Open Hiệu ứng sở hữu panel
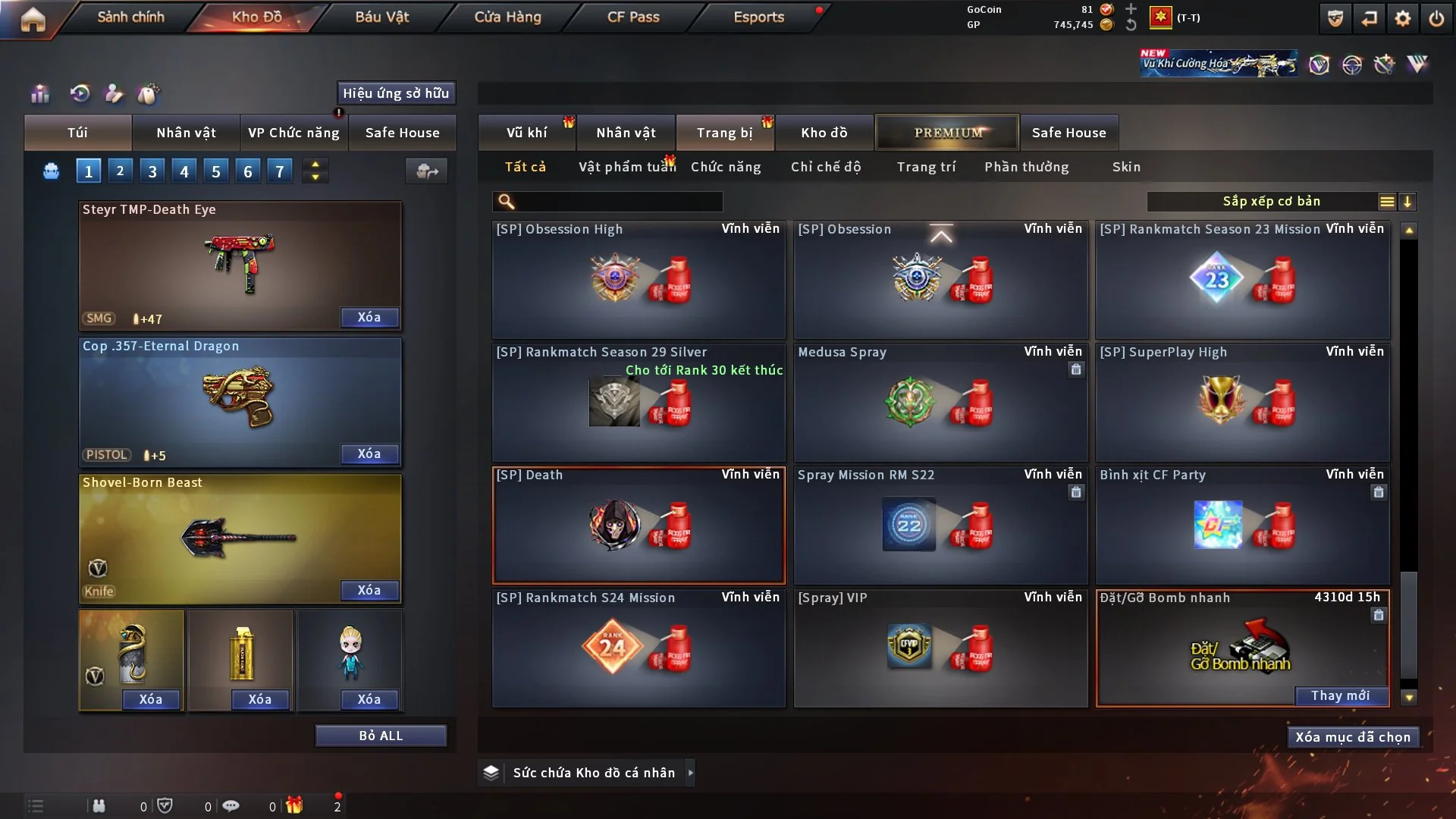The image size is (1456, 819). (x=396, y=93)
